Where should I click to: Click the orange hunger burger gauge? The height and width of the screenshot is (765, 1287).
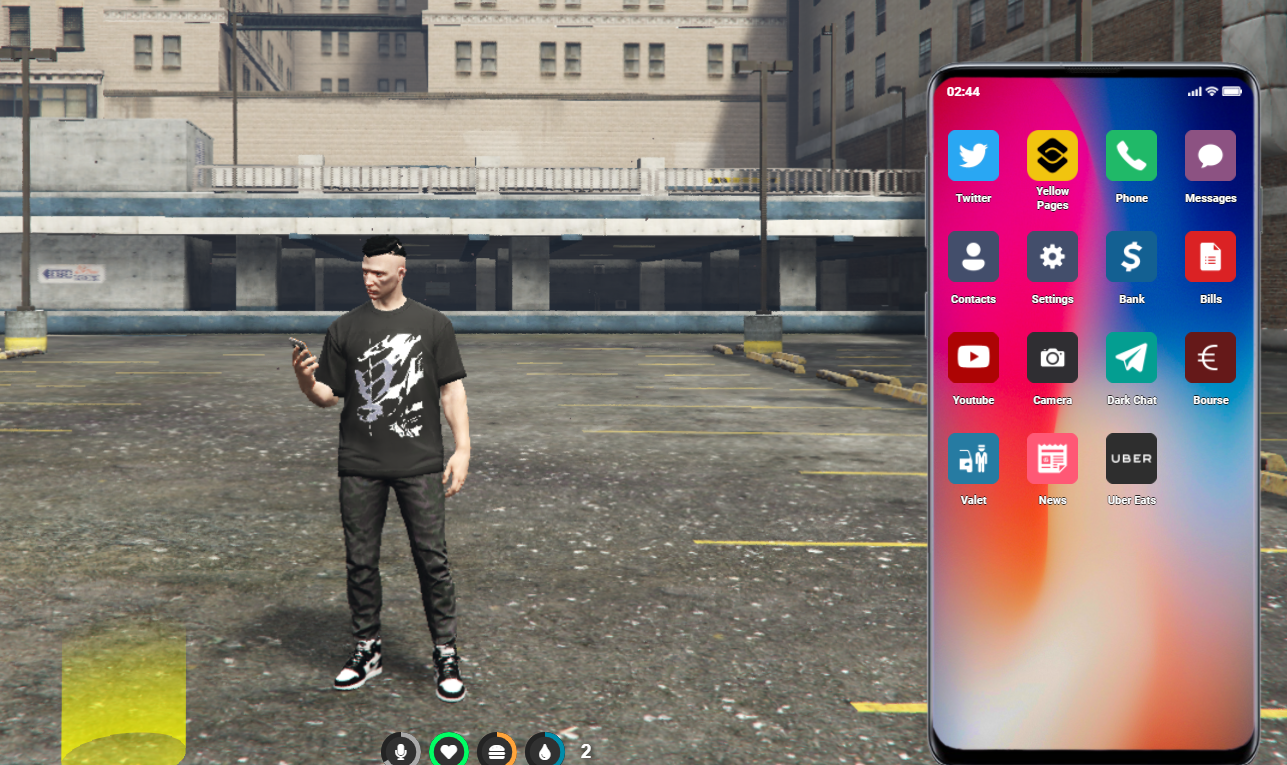[x=497, y=749]
